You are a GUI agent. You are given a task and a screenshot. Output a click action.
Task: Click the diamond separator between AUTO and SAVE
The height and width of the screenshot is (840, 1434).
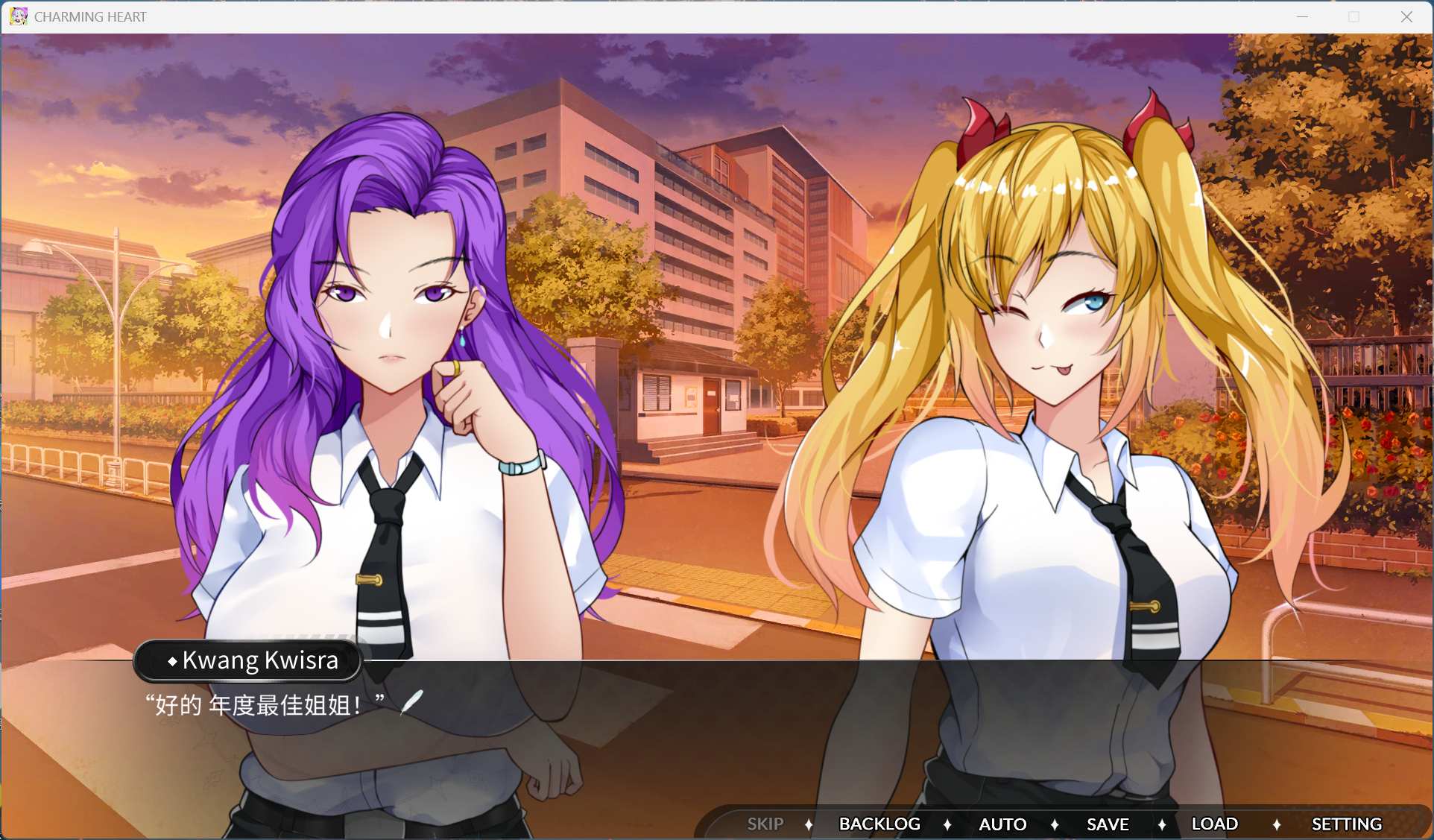tap(1055, 824)
